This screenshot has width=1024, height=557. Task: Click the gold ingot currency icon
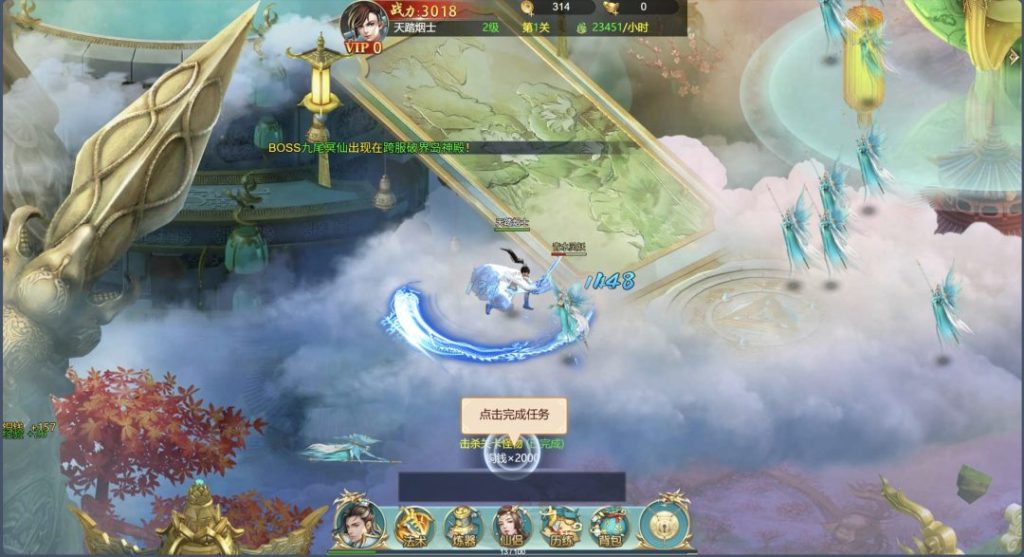(610, 8)
